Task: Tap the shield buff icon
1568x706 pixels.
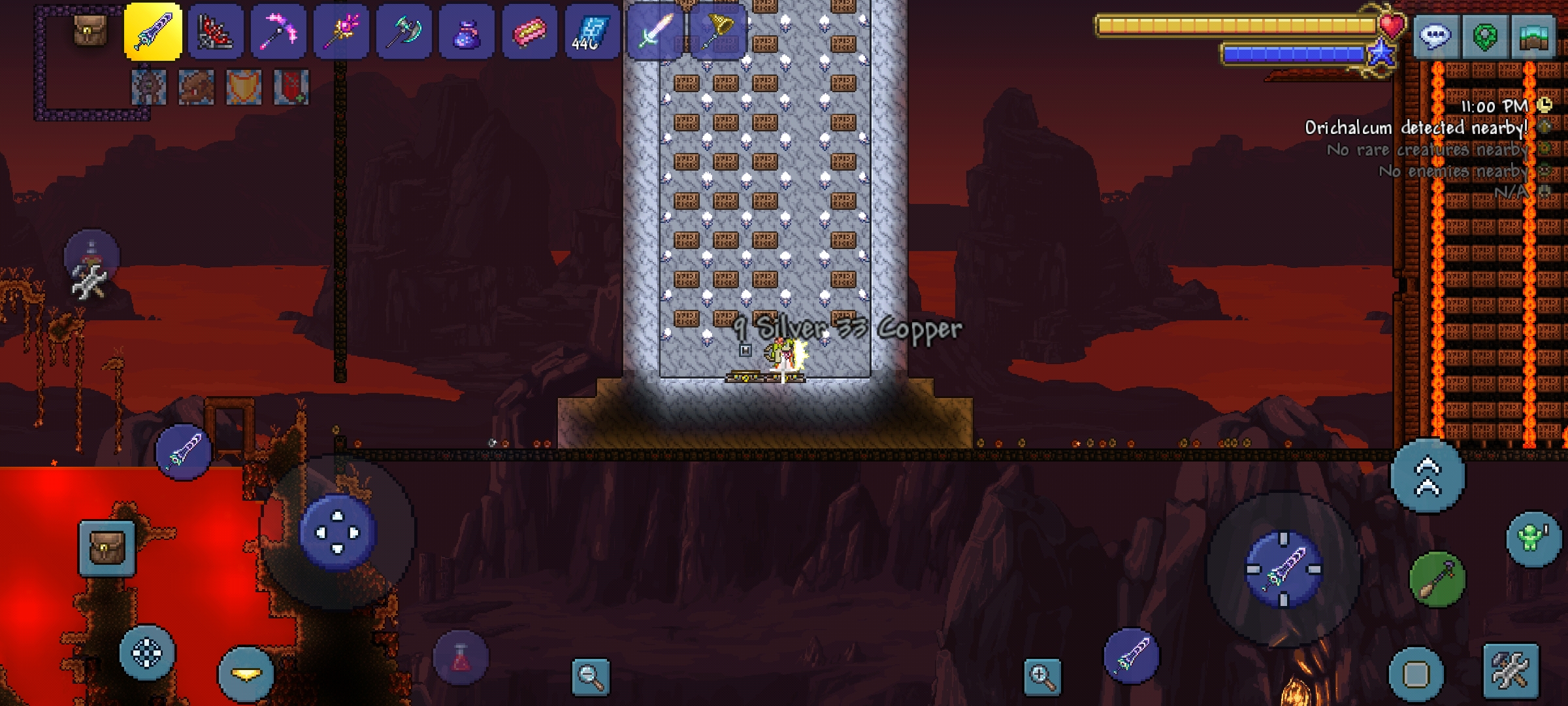Action: point(244,88)
